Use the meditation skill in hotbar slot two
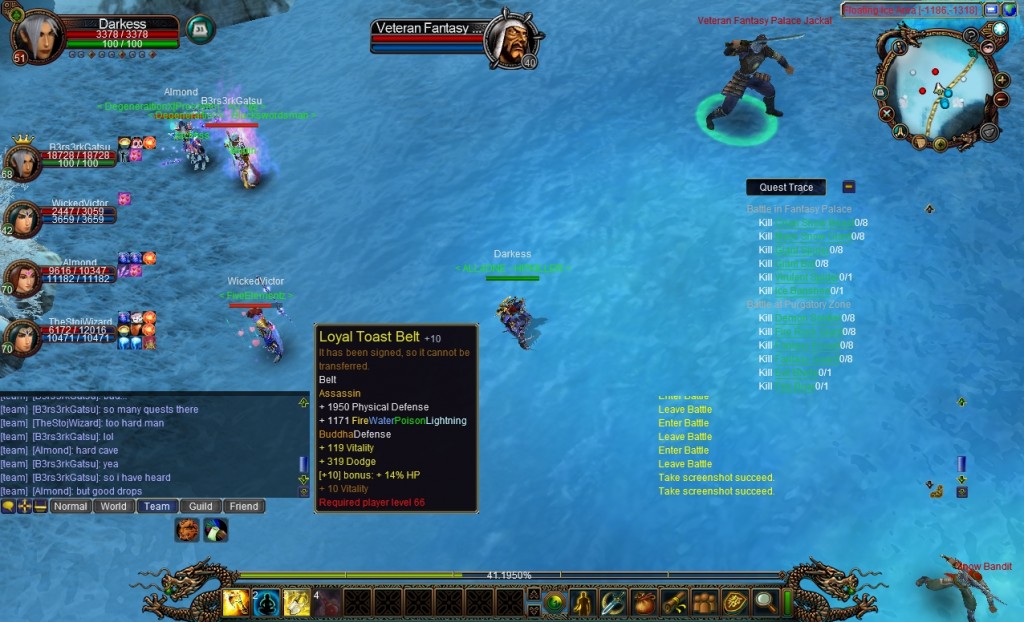 pos(266,602)
